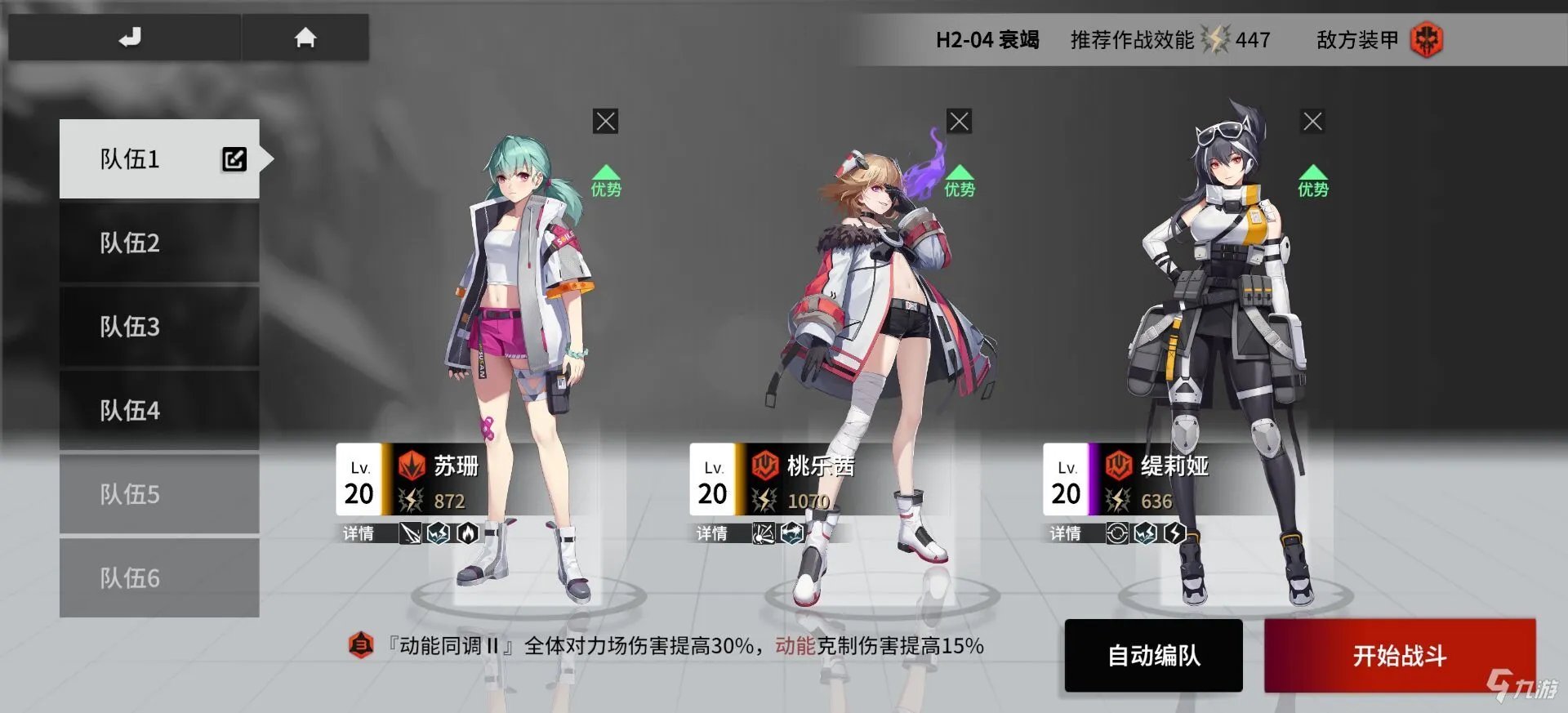
Task: Open 苏珊's hexagonal element icon
Action: coord(439,535)
